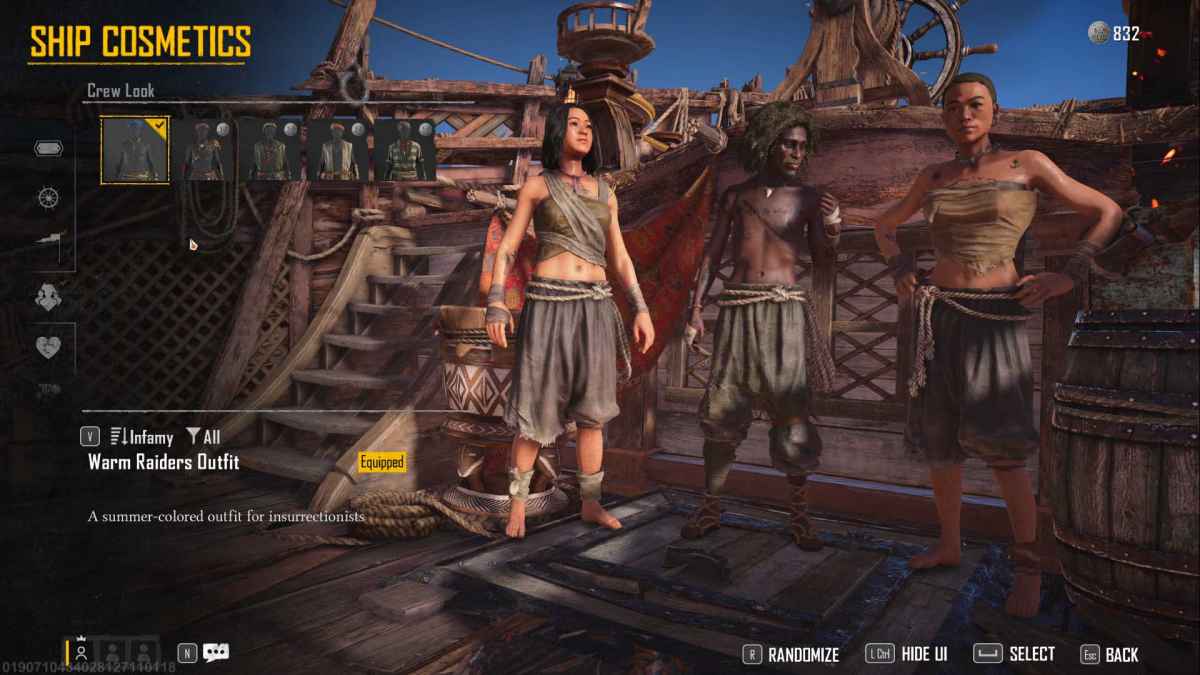Viewport: 1200px width, 675px height.
Task: Click the crowned player group icon
Action: [x=82, y=652]
